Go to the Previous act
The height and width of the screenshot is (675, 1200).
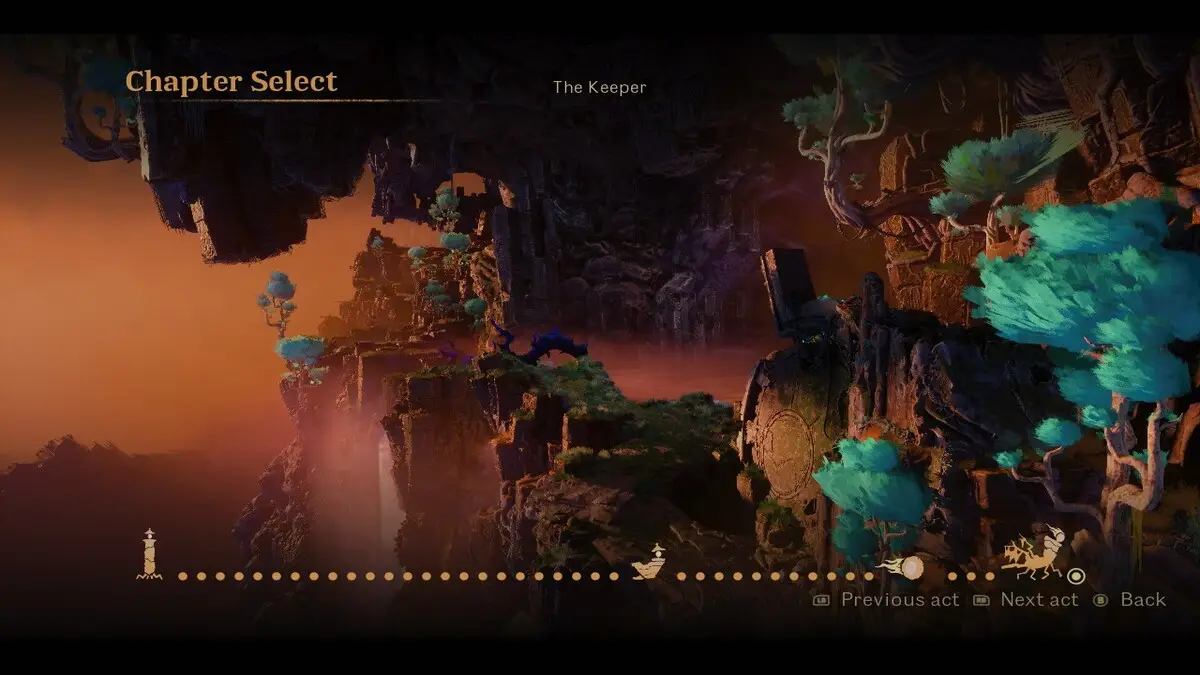point(887,600)
